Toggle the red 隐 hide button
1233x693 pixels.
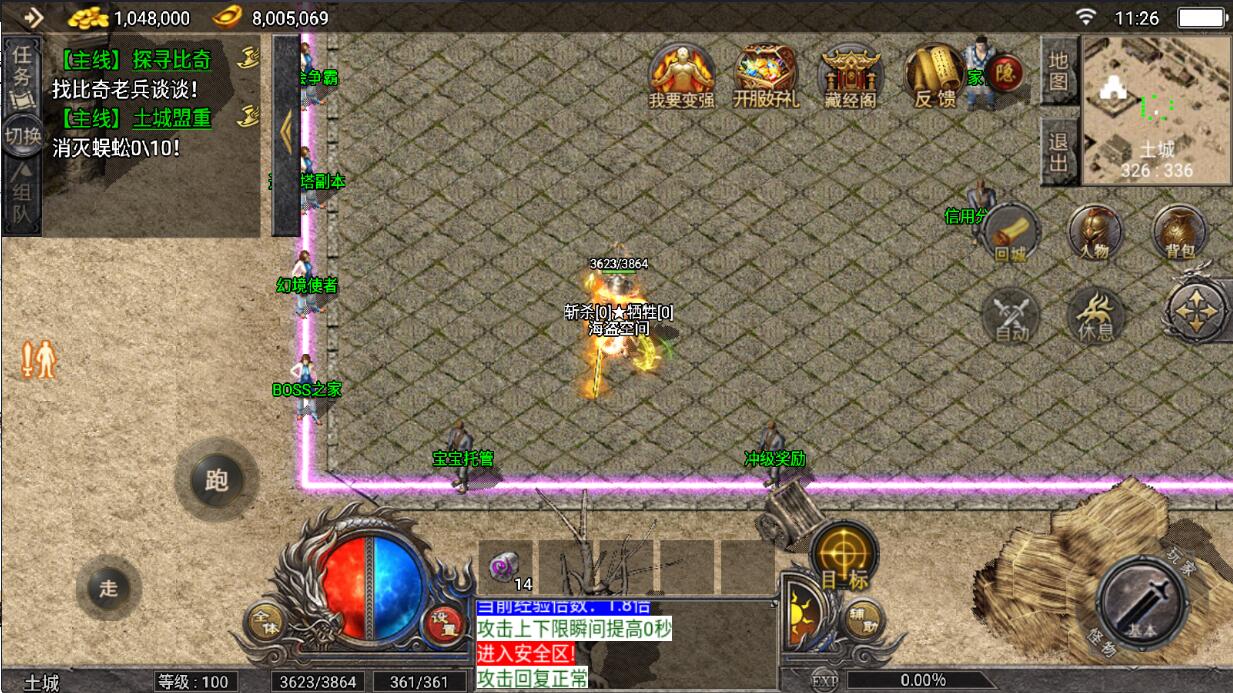(1005, 72)
